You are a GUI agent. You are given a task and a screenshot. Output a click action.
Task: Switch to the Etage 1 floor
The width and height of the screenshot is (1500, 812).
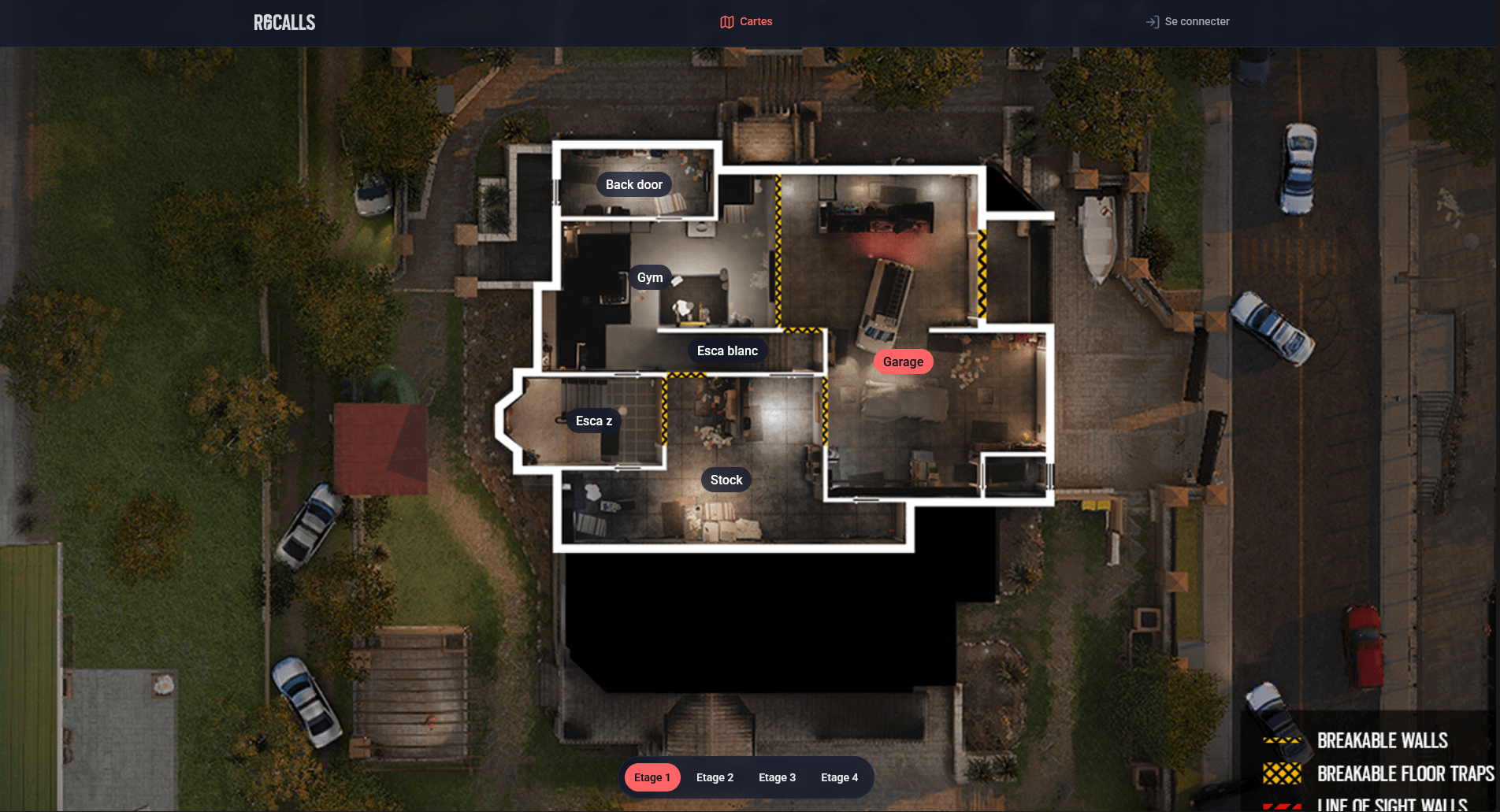(652, 777)
